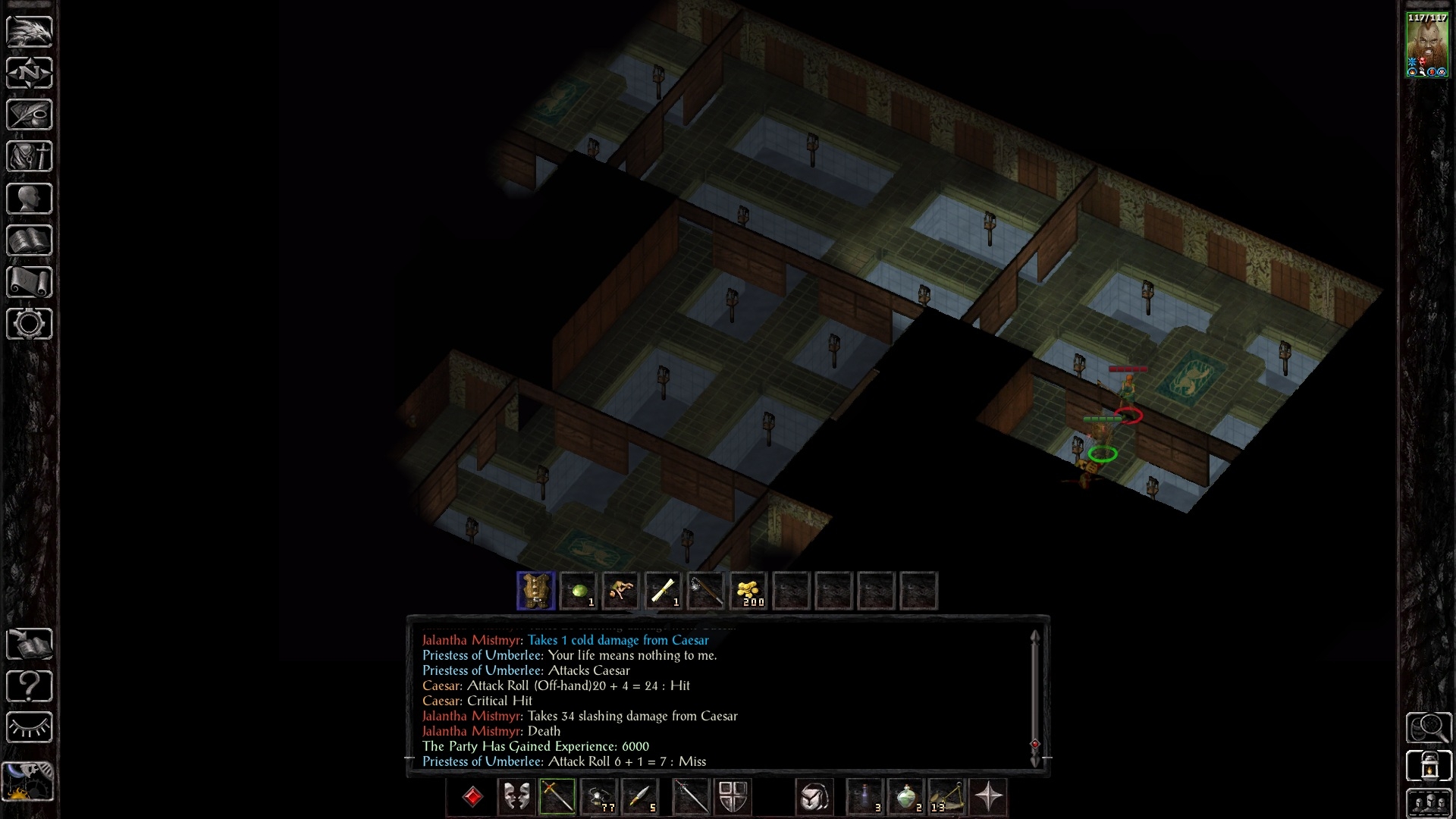Select the highlighted sword weapon slot
The width and height of the screenshot is (1456, 819).
(557, 797)
